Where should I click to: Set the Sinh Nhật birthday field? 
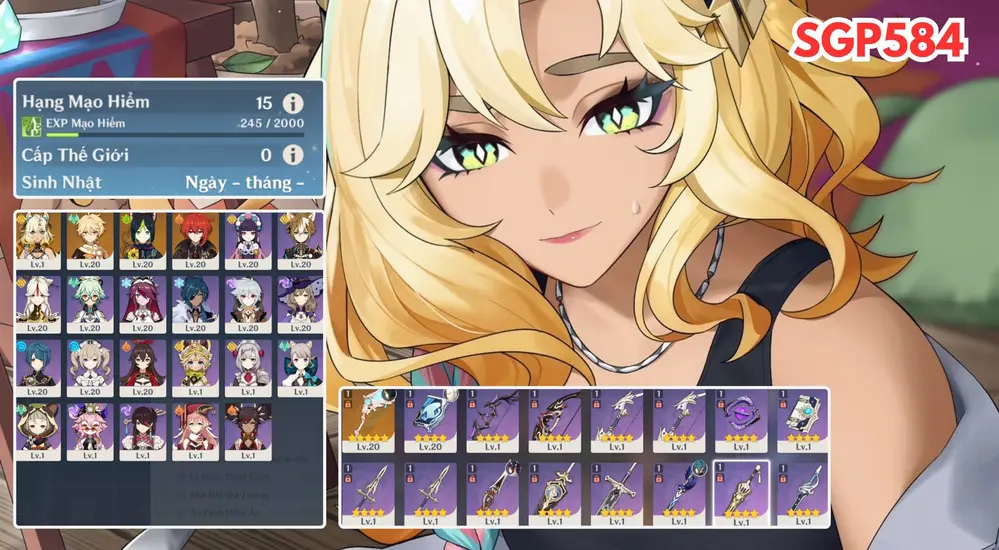coord(245,182)
